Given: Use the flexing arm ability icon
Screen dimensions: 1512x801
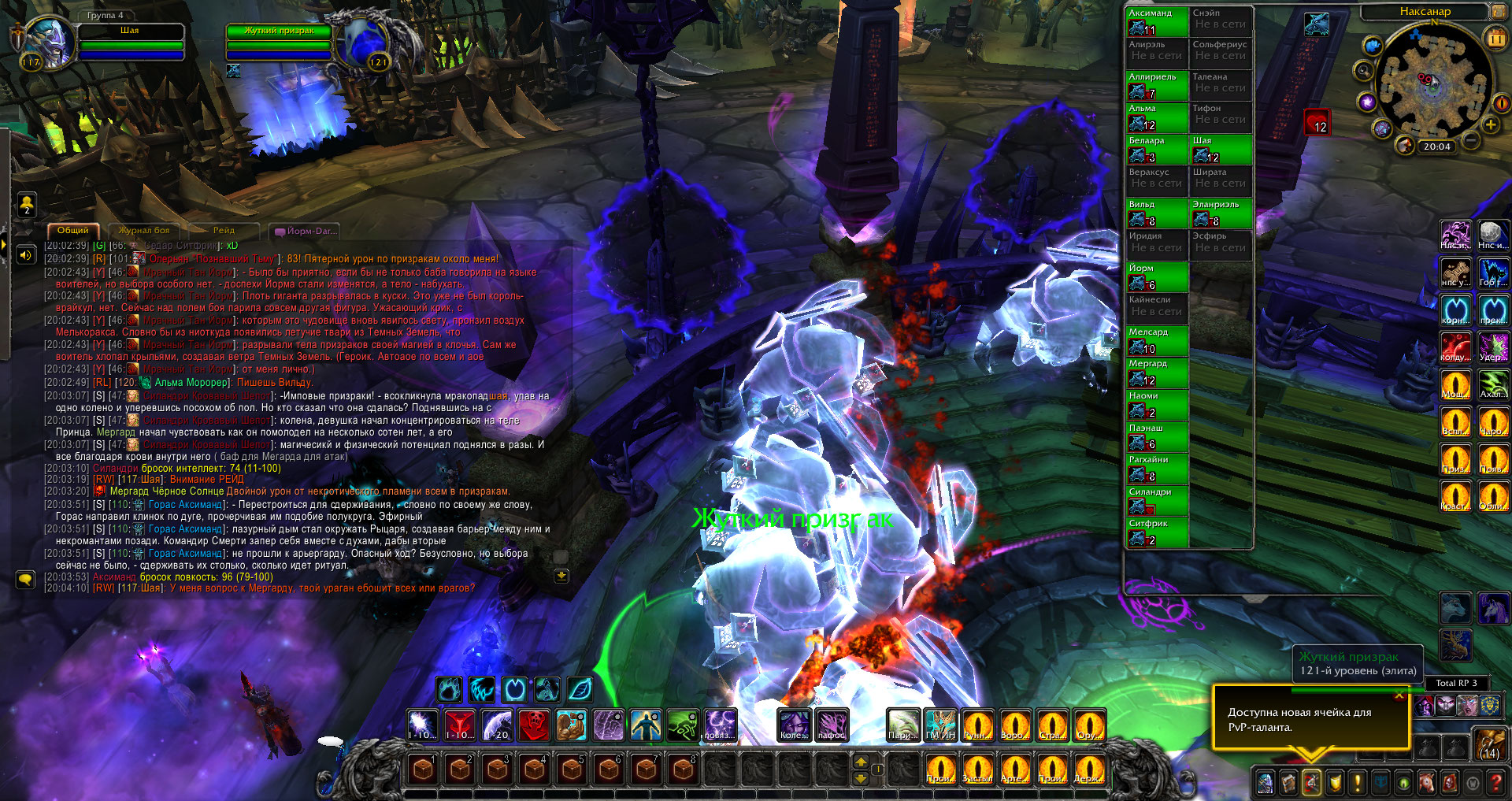Looking at the screenshot, I should click(x=572, y=725).
